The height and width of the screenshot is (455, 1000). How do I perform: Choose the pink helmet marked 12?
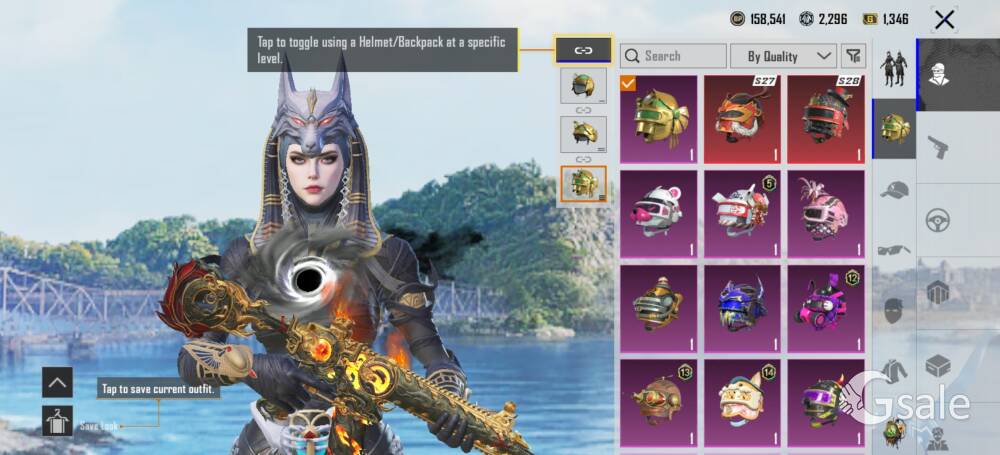826,308
